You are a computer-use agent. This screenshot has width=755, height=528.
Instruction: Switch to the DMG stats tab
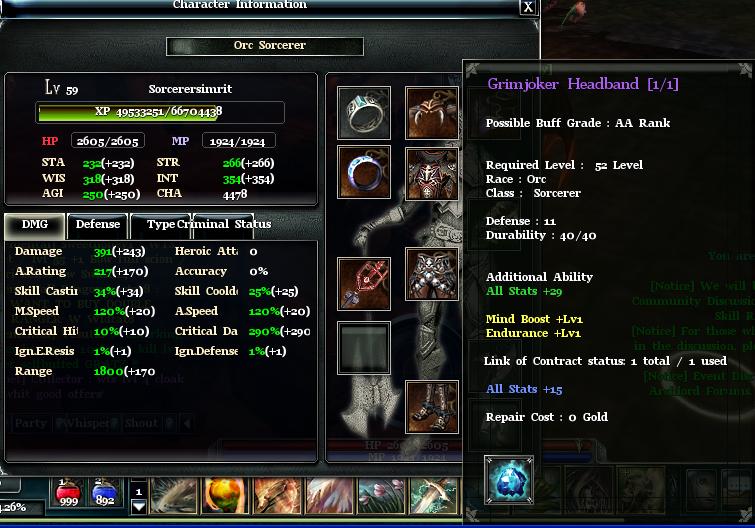34,225
